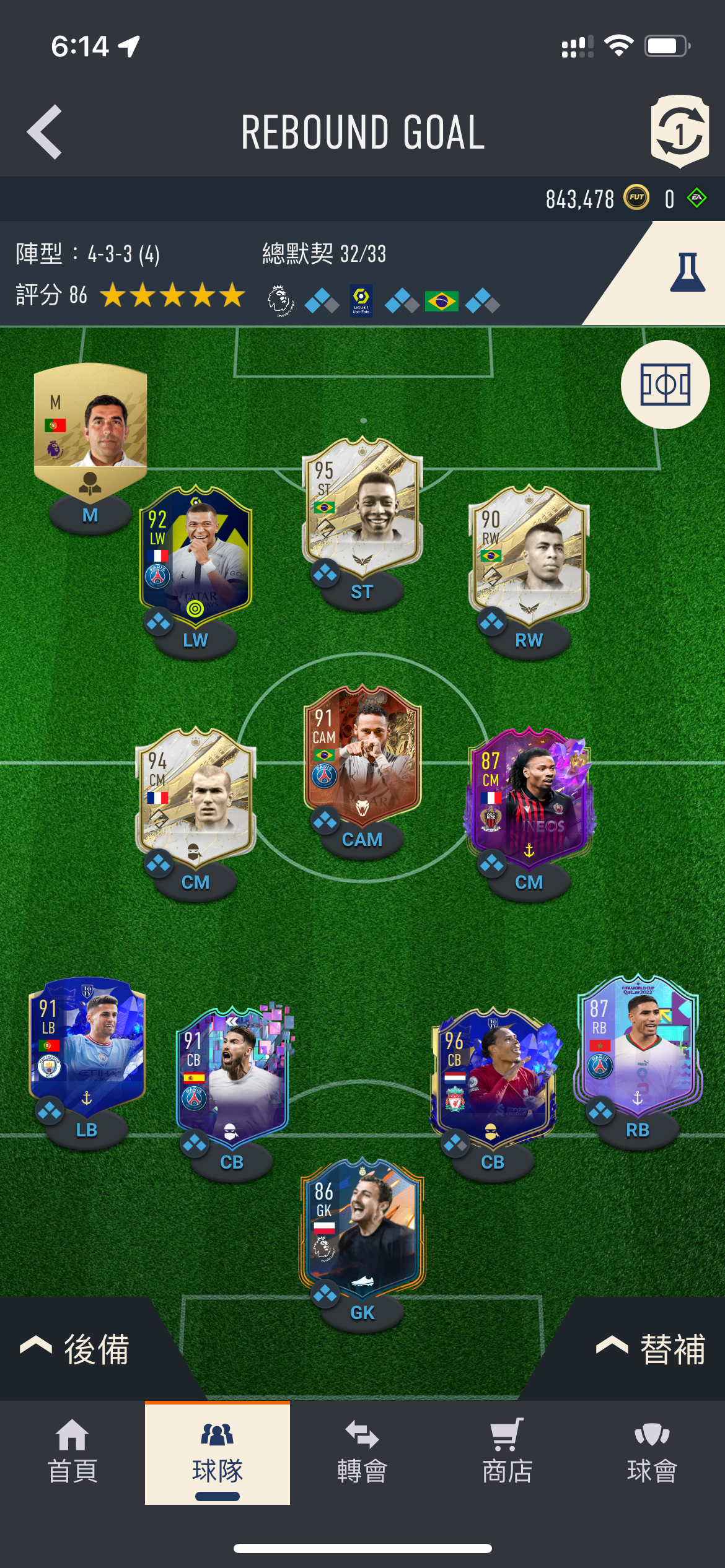Open the chemistry flask panel
Screen dimensions: 725x1568
point(687,272)
